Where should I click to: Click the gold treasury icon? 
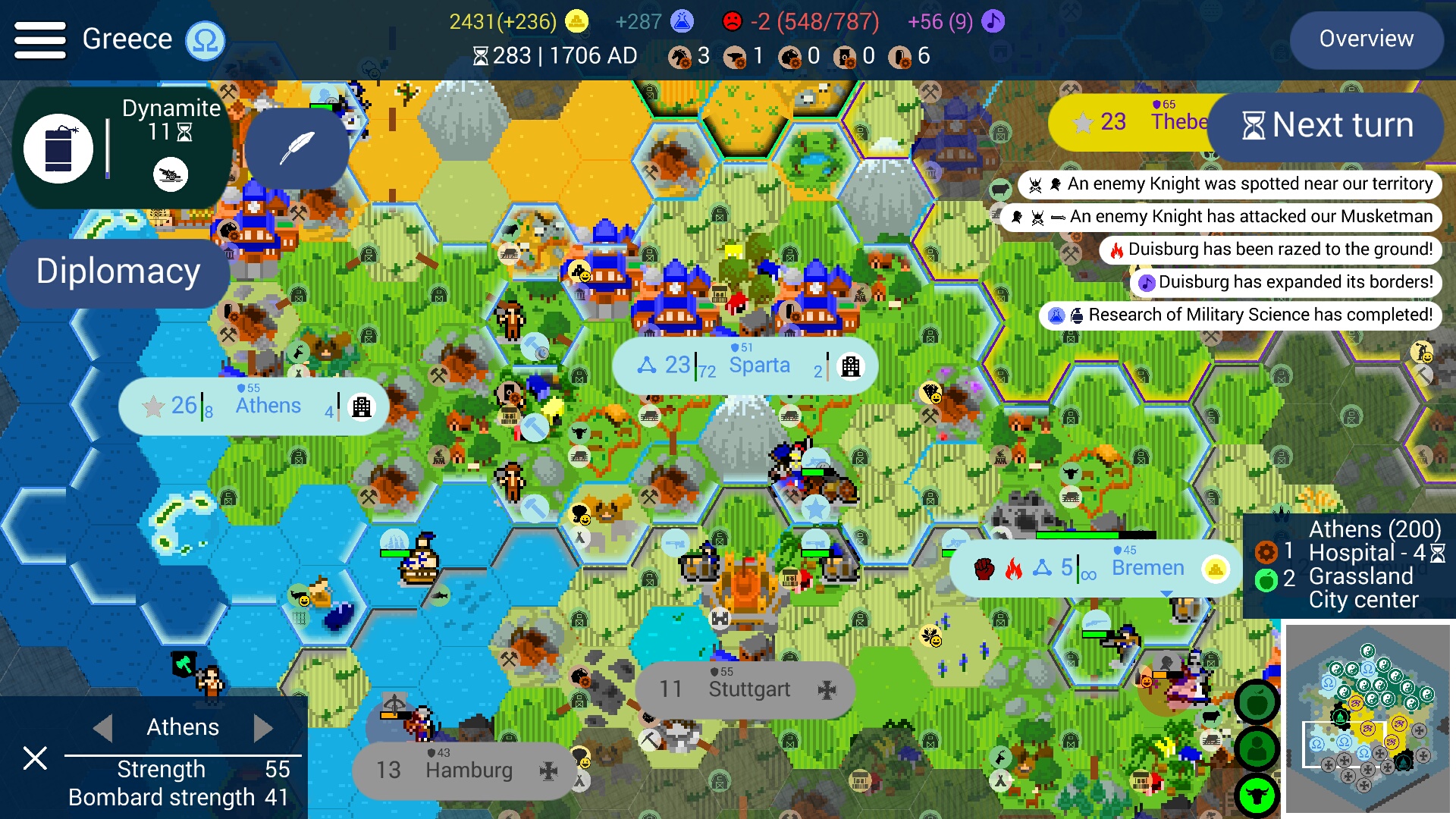coord(577,21)
